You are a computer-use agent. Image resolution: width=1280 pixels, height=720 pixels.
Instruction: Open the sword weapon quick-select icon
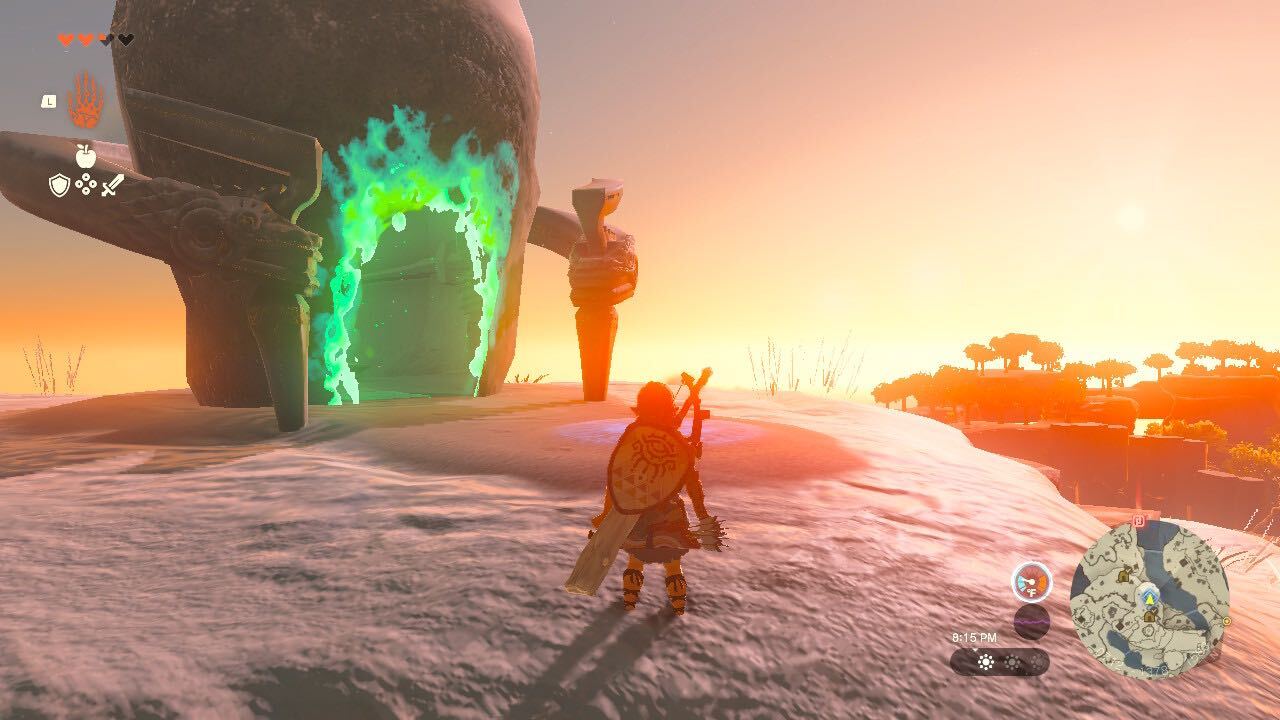coord(112,185)
